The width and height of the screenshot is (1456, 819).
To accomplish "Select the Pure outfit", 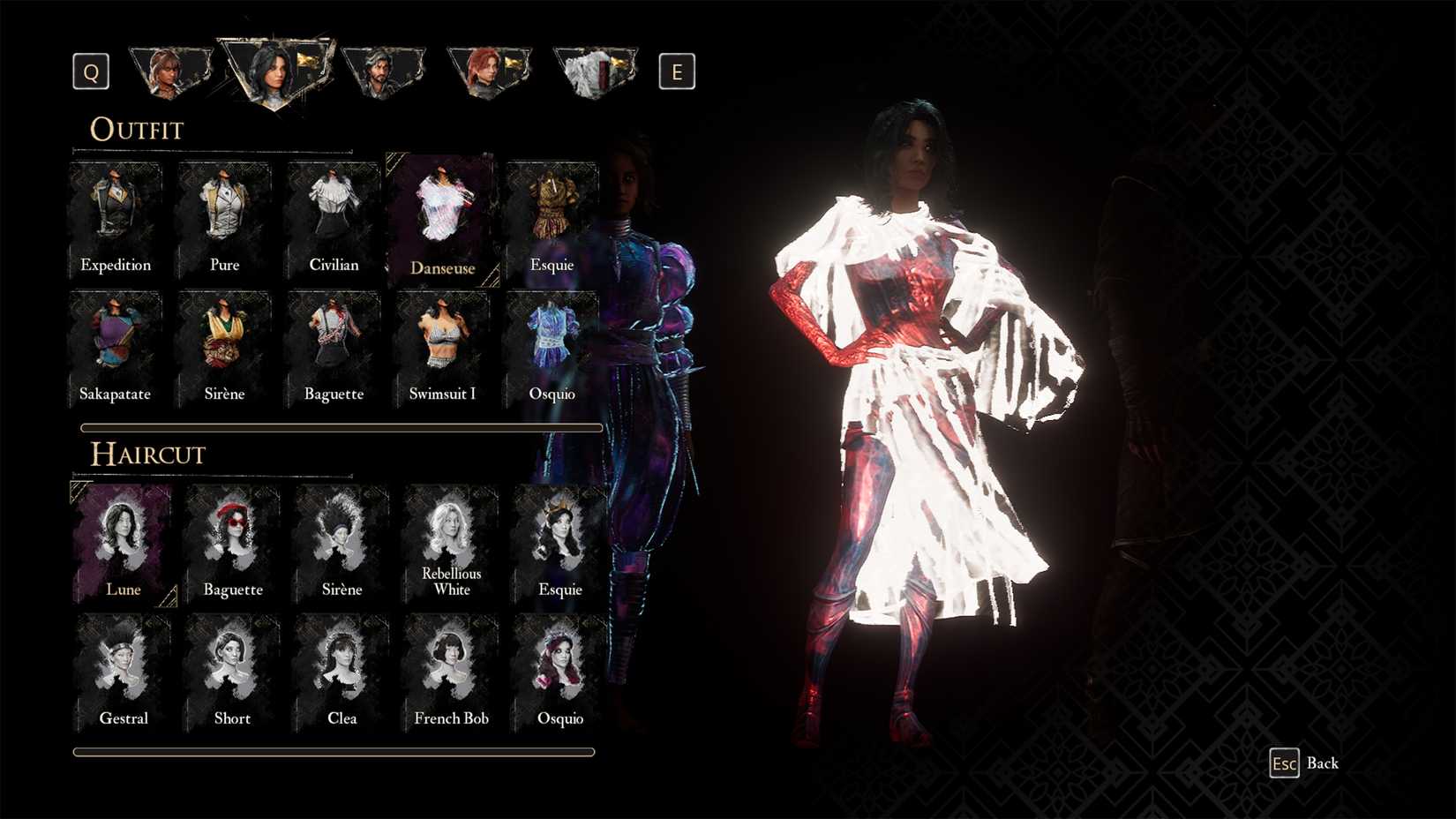I will [x=224, y=216].
